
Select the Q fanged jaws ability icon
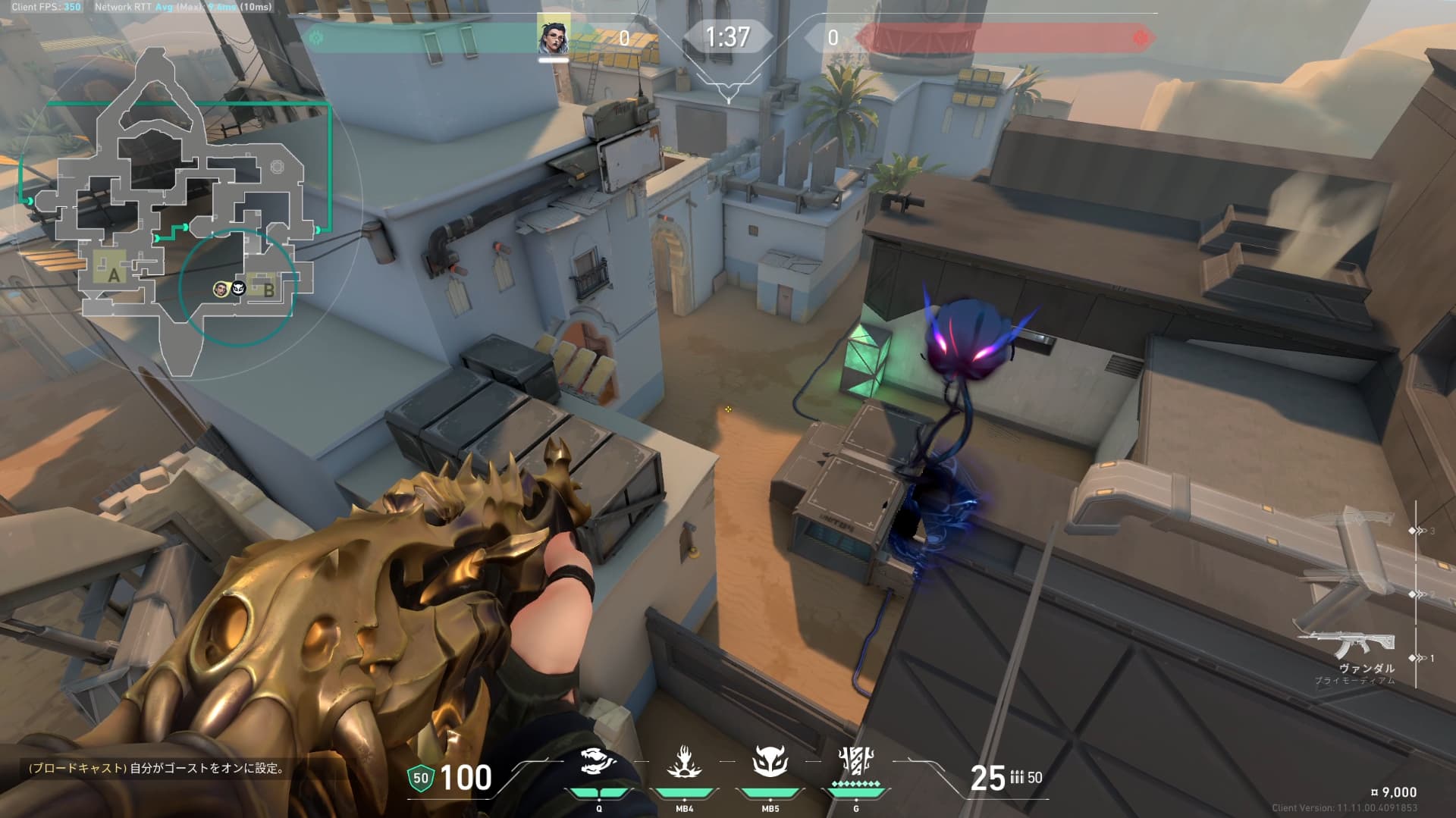click(598, 763)
